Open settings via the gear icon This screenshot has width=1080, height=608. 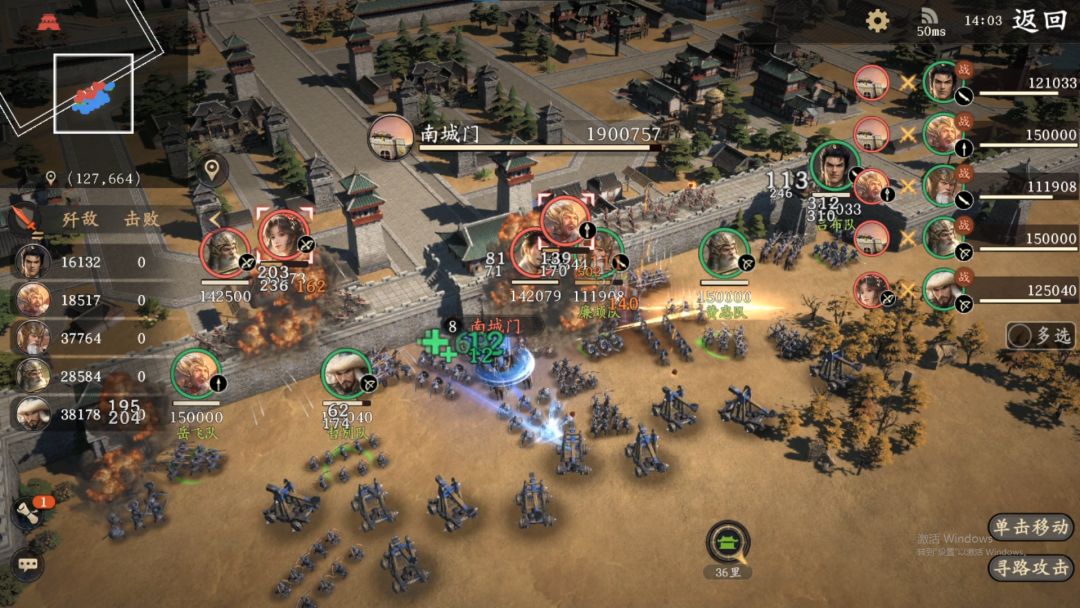coord(877,21)
